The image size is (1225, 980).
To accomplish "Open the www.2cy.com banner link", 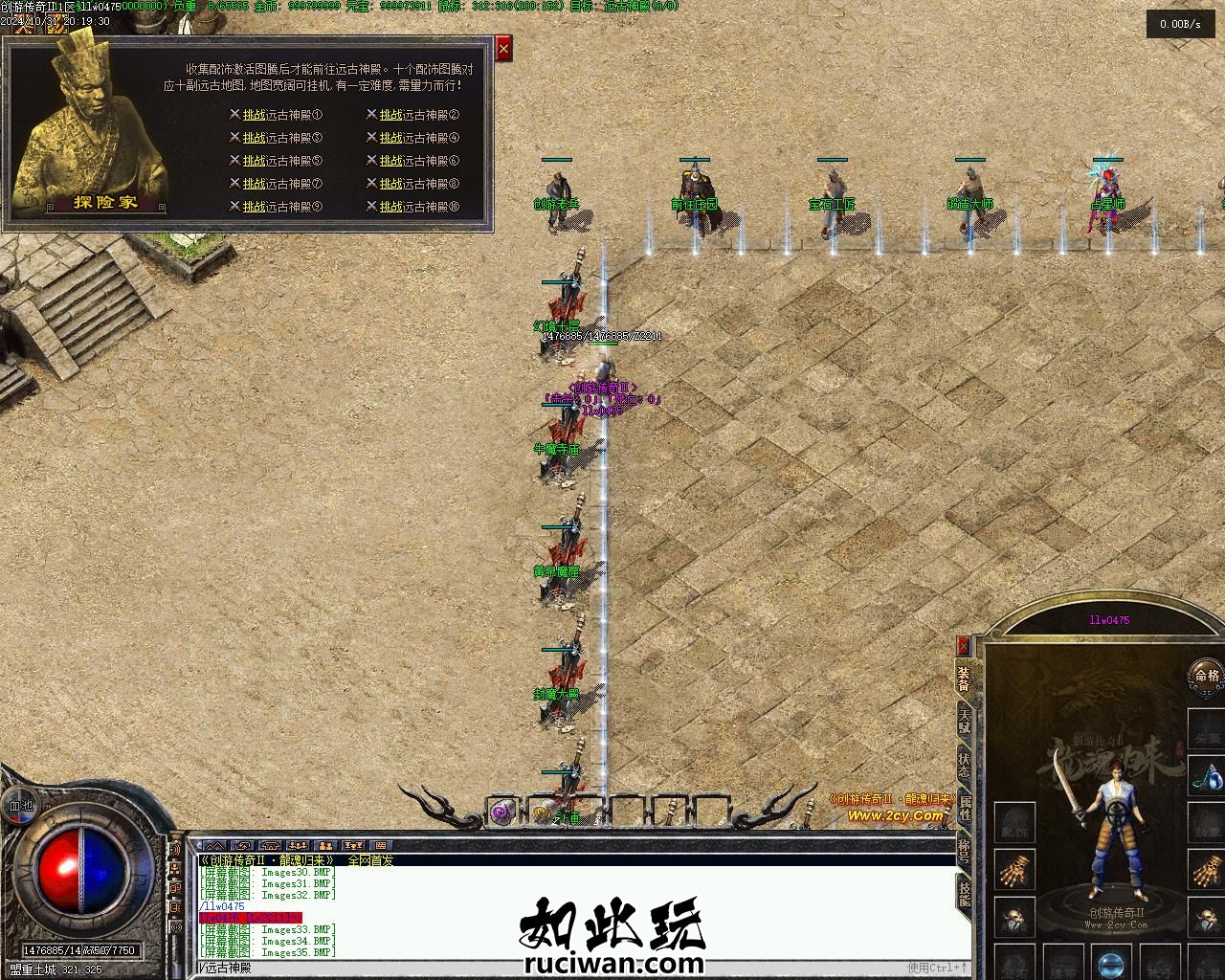I will pos(895,815).
